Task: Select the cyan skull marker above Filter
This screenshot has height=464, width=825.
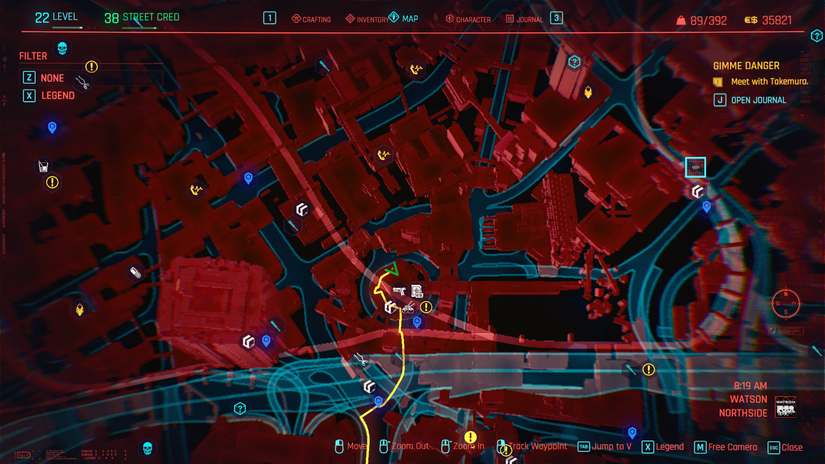Action: point(61,49)
